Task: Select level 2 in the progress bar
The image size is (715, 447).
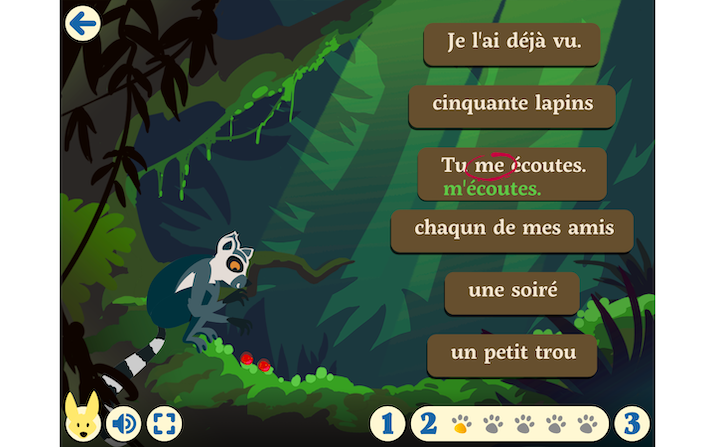Action: point(428,423)
